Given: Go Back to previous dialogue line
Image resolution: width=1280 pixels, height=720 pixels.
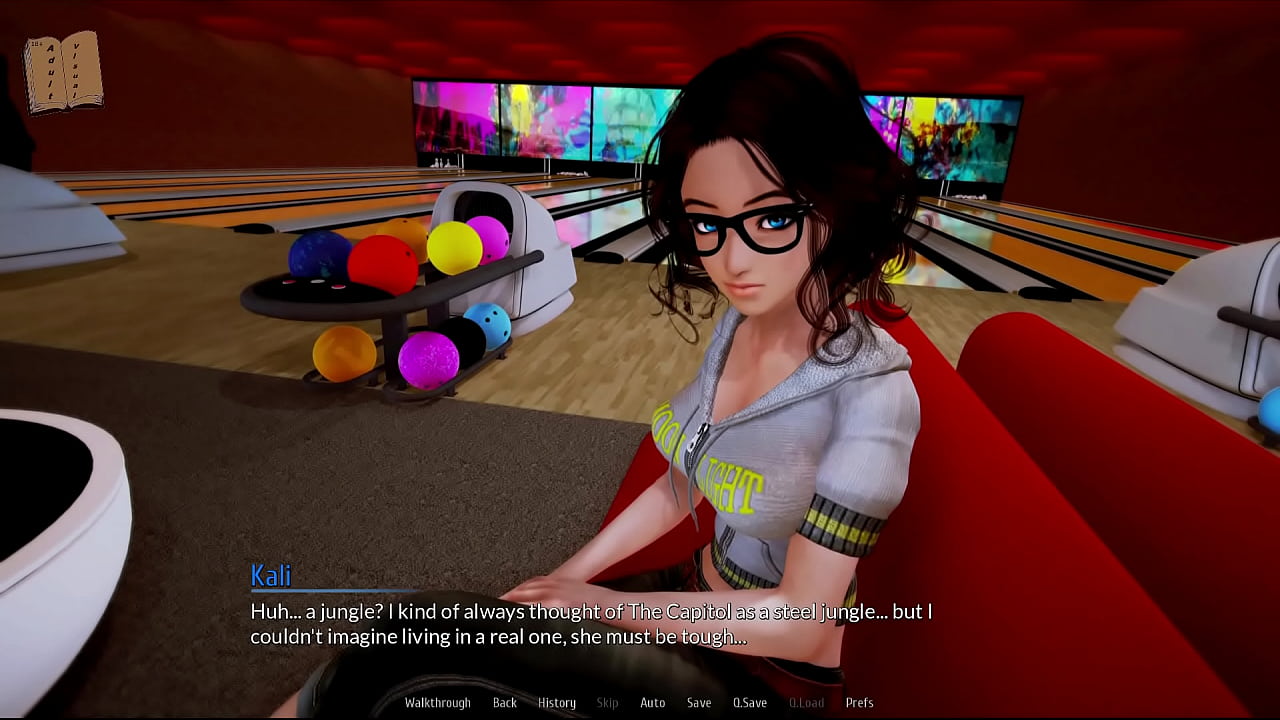Looking at the screenshot, I should (504, 703).
